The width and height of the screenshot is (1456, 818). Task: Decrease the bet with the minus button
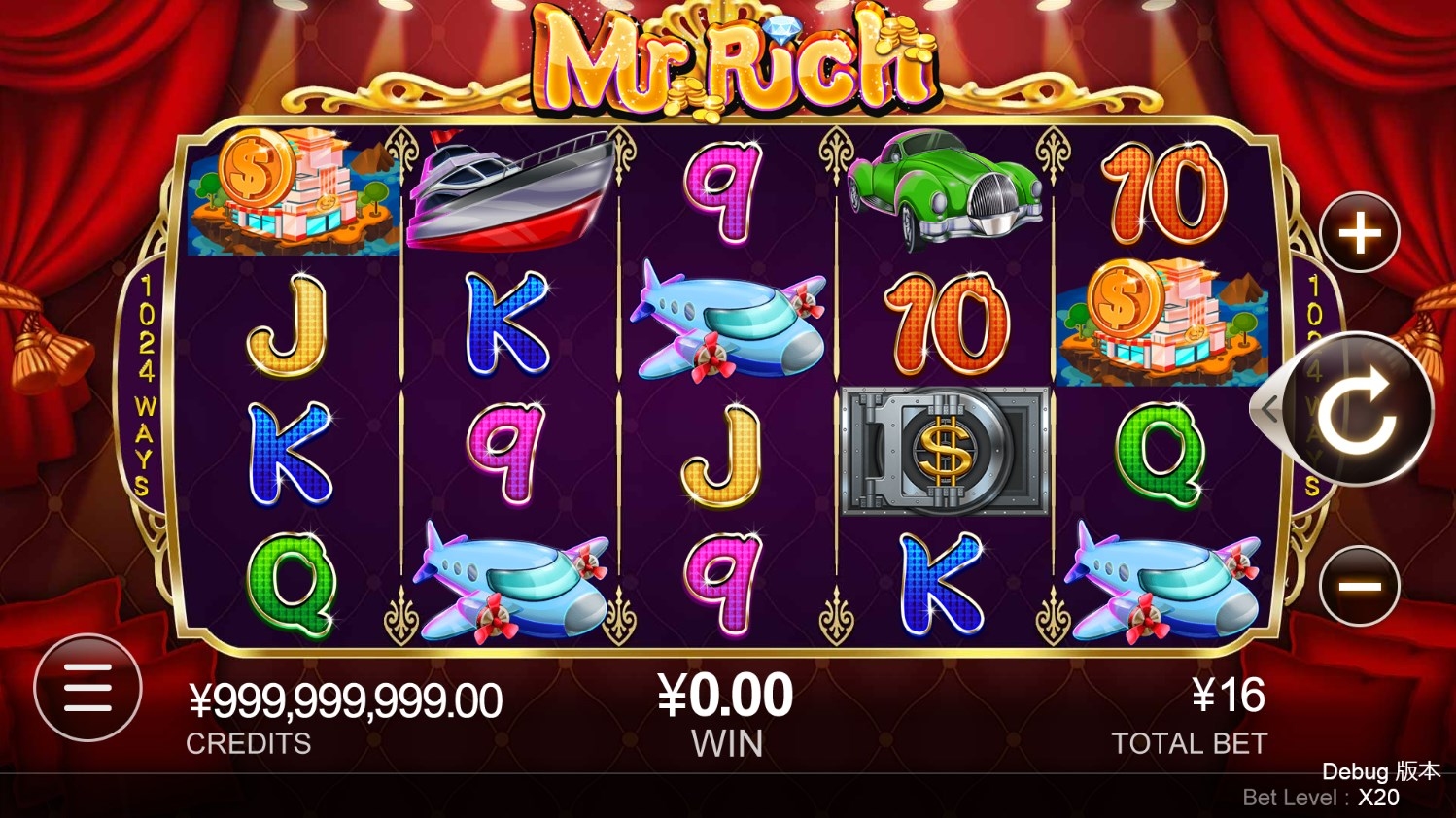[x=1360, y=586]
